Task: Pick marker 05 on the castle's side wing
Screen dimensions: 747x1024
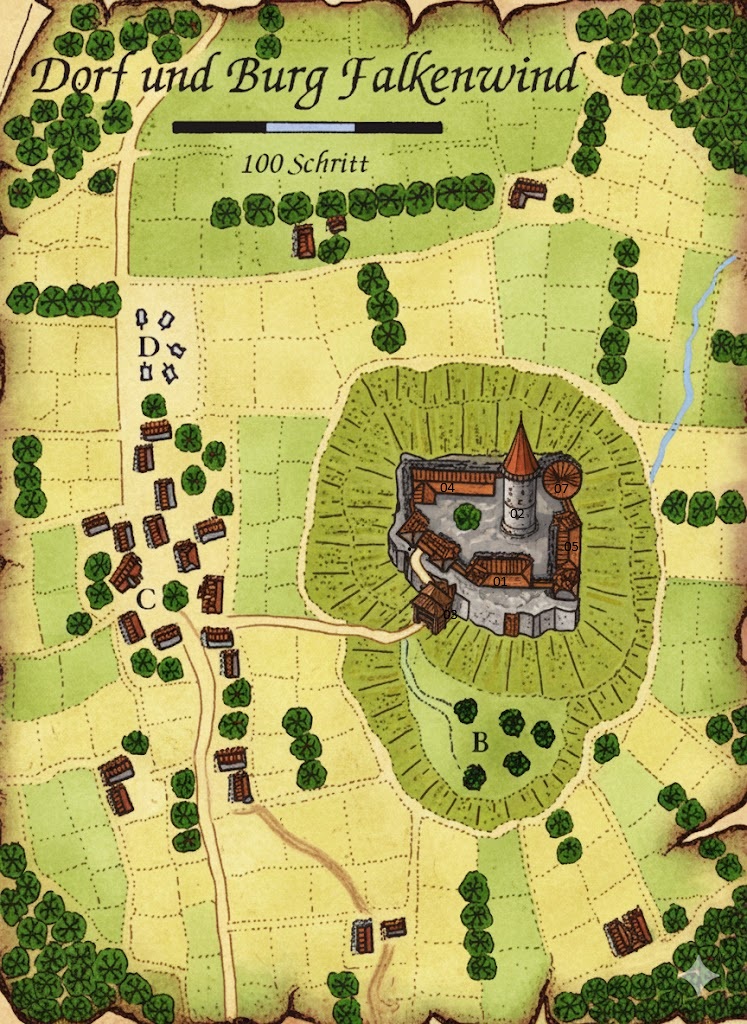Action: pos(572,547)
